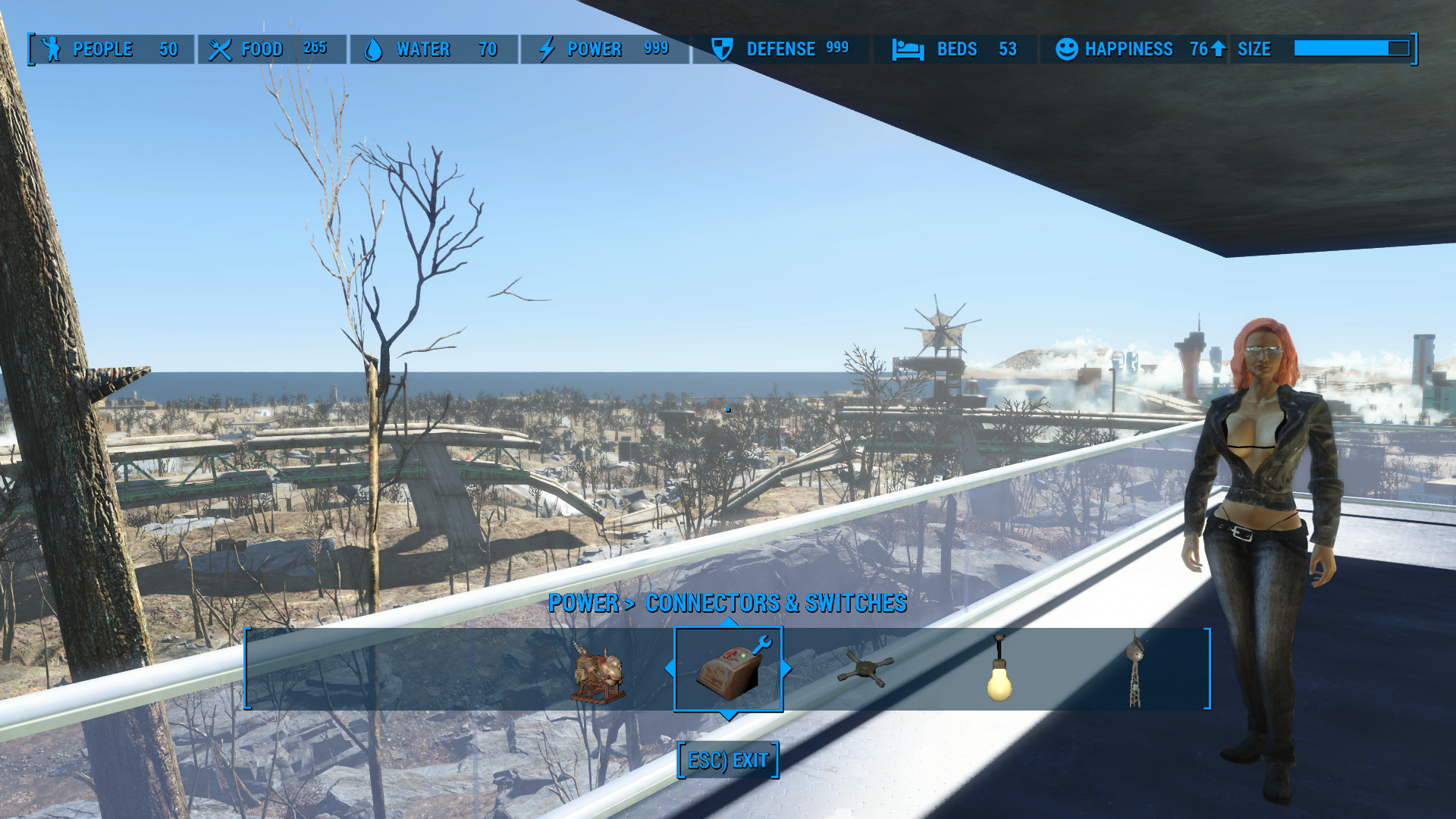Select the generator icon in the build bar

(599, 670)
